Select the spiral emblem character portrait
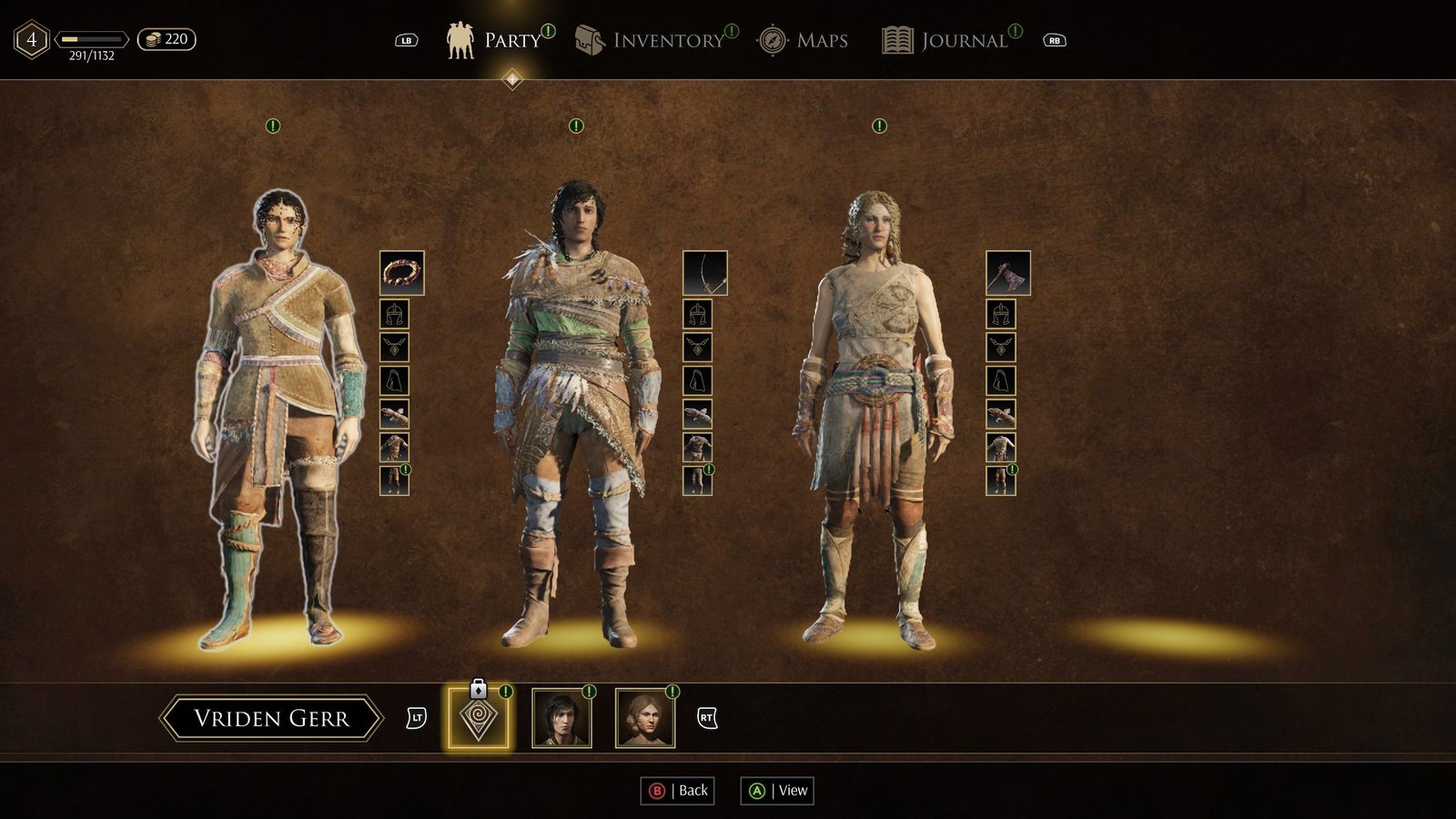 (x=479, y=719)
